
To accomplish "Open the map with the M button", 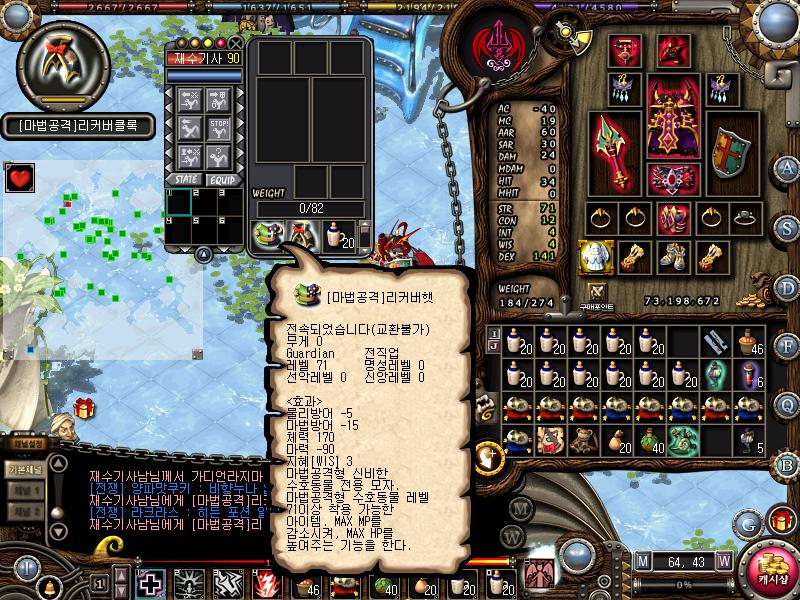I will pyautogui.click(x=642, y=560).
